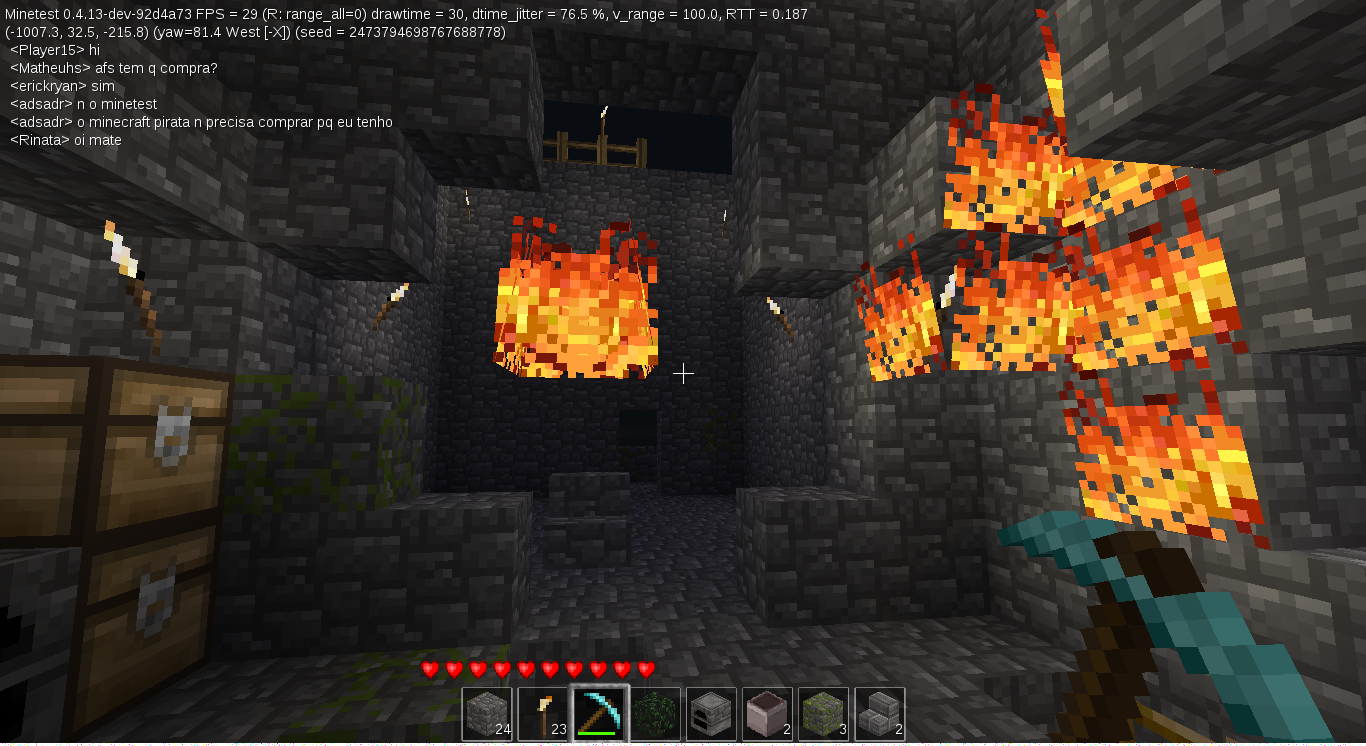
Task: Click Rinata's chat message saying oi mate
Action: (67, 140)
